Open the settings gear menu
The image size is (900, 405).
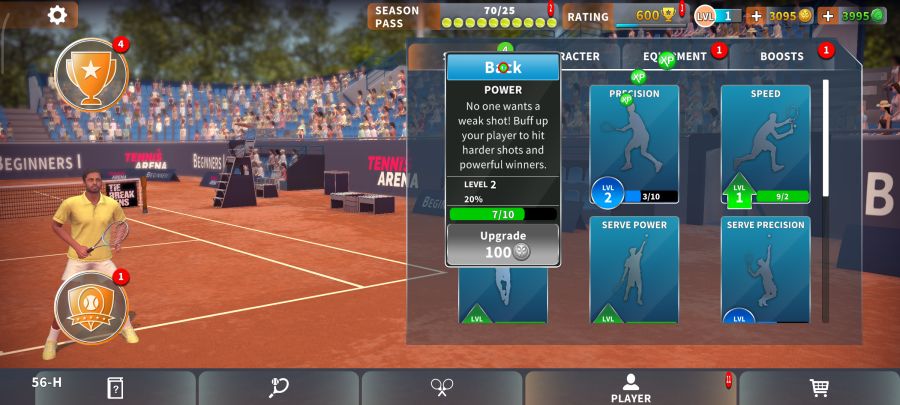(x=58, y=14)
